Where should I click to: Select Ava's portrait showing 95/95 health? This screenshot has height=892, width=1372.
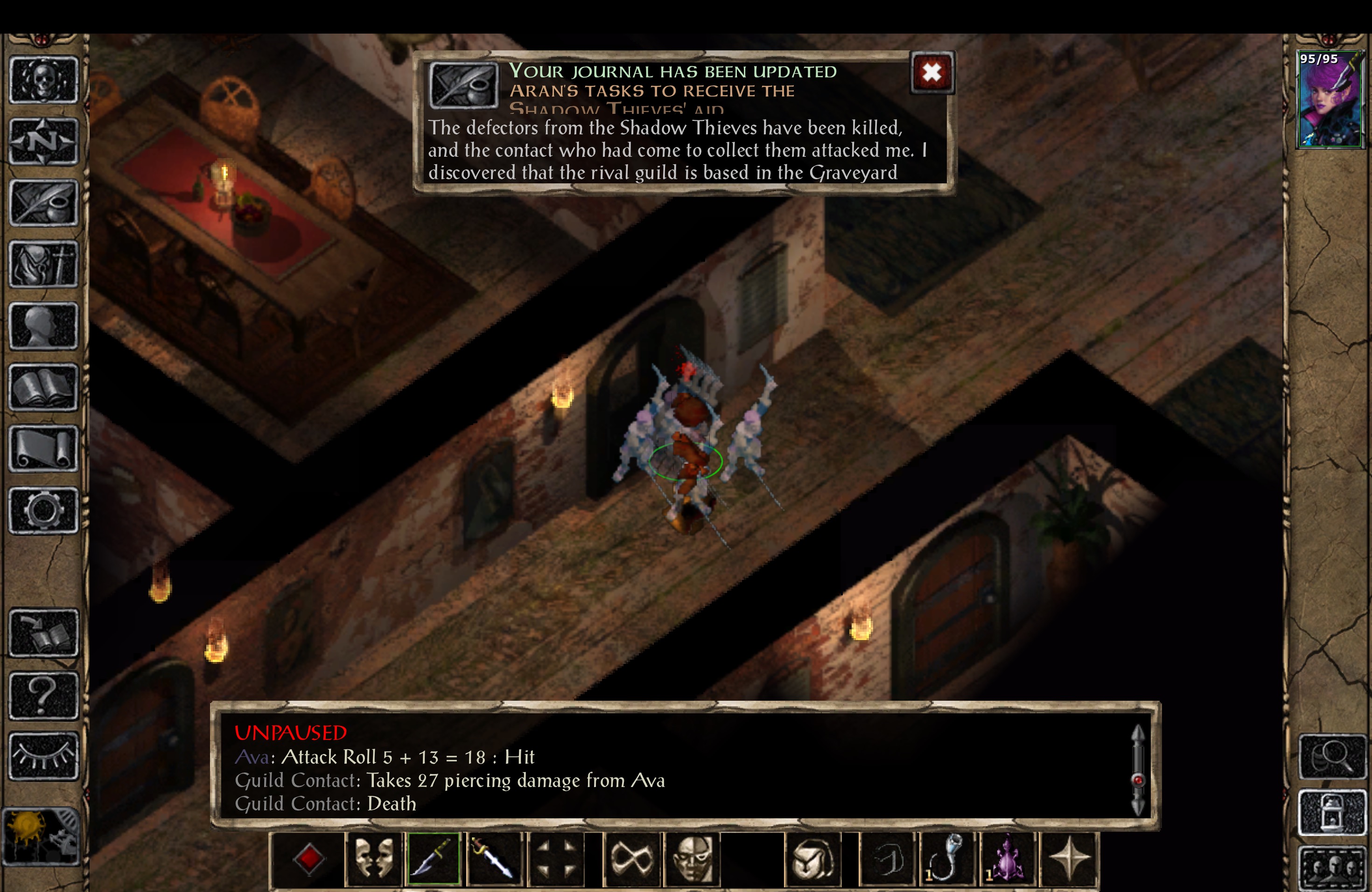pos(1330,98)
